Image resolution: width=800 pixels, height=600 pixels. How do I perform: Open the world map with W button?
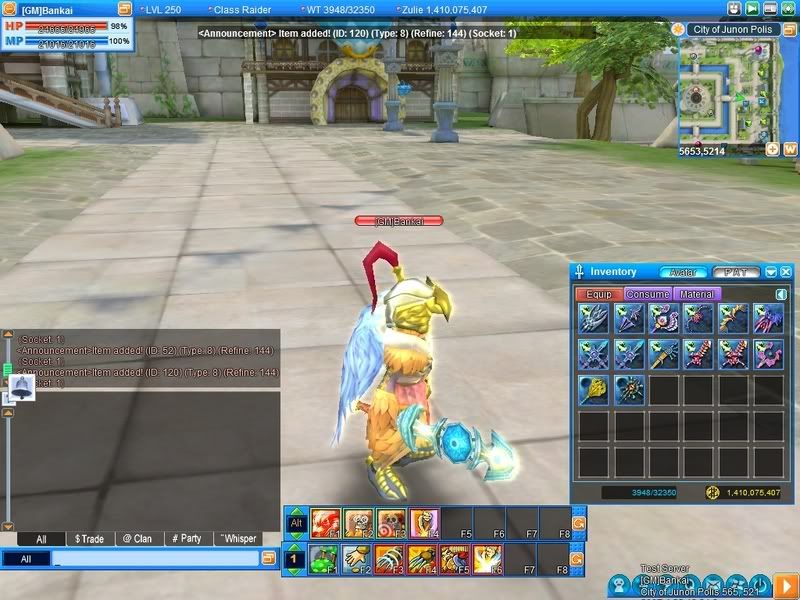click(790, 149)
